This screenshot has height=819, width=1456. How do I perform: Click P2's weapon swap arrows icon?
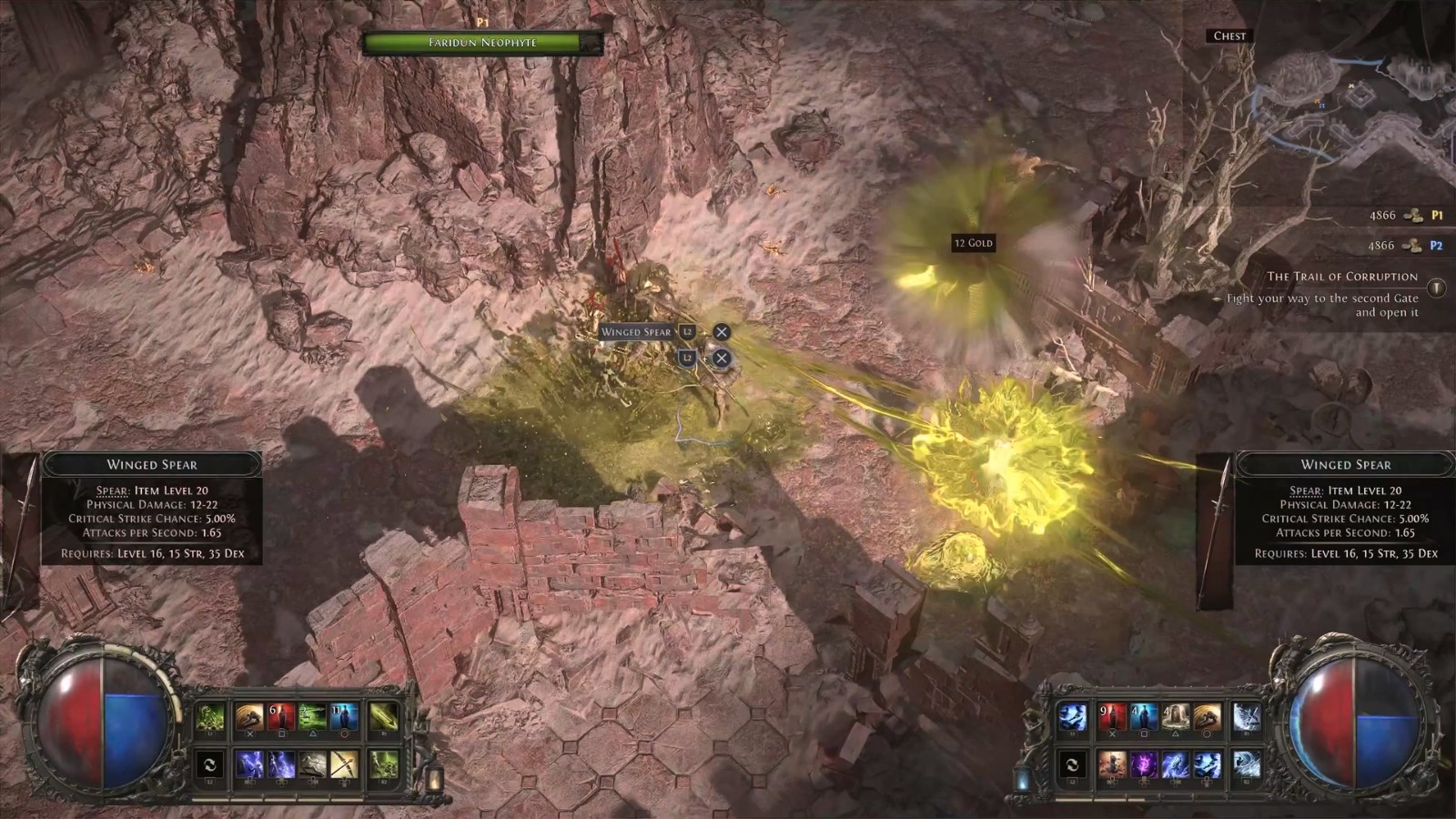1072,765
